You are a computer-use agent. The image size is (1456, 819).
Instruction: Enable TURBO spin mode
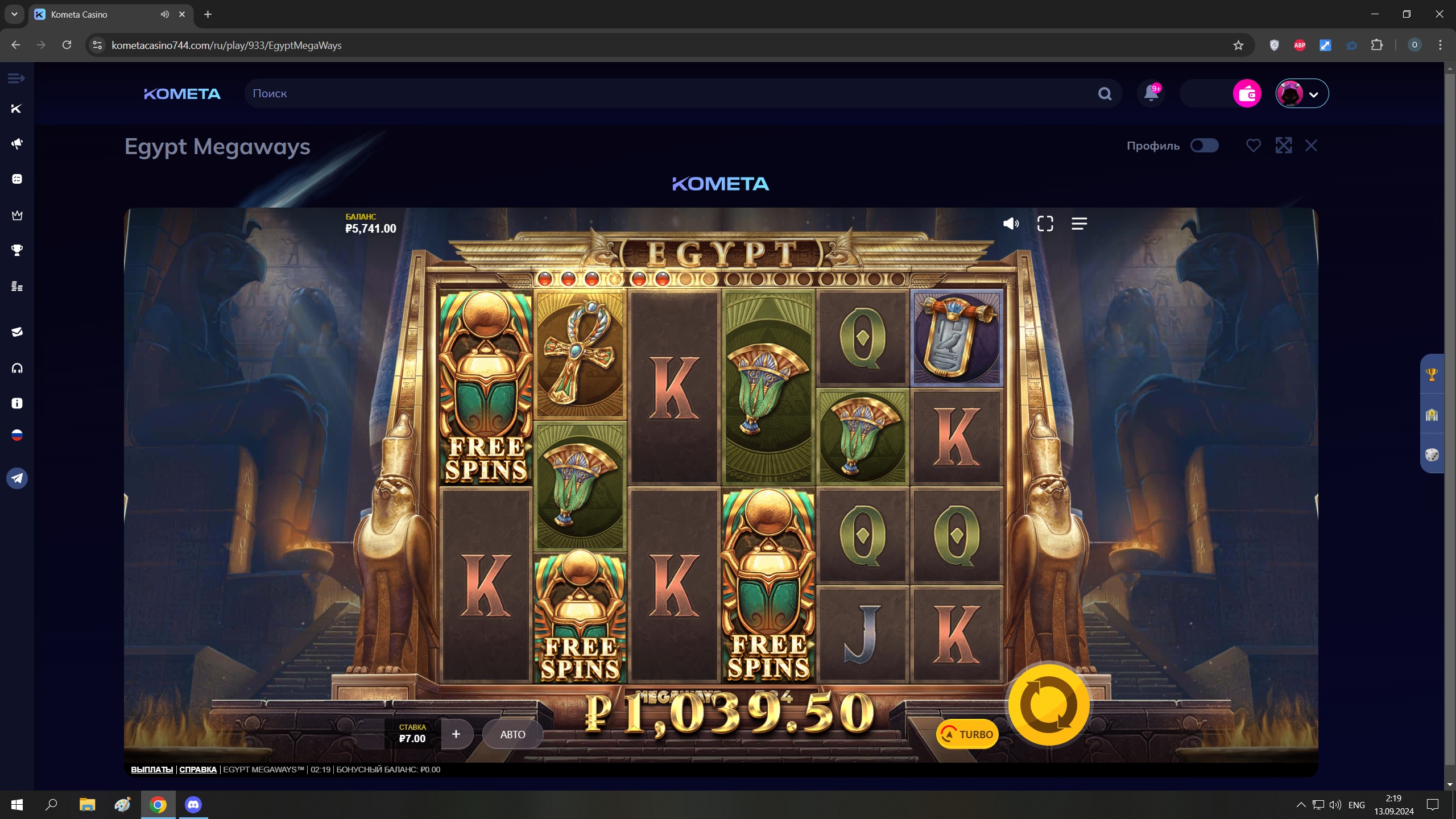point(967,734)
